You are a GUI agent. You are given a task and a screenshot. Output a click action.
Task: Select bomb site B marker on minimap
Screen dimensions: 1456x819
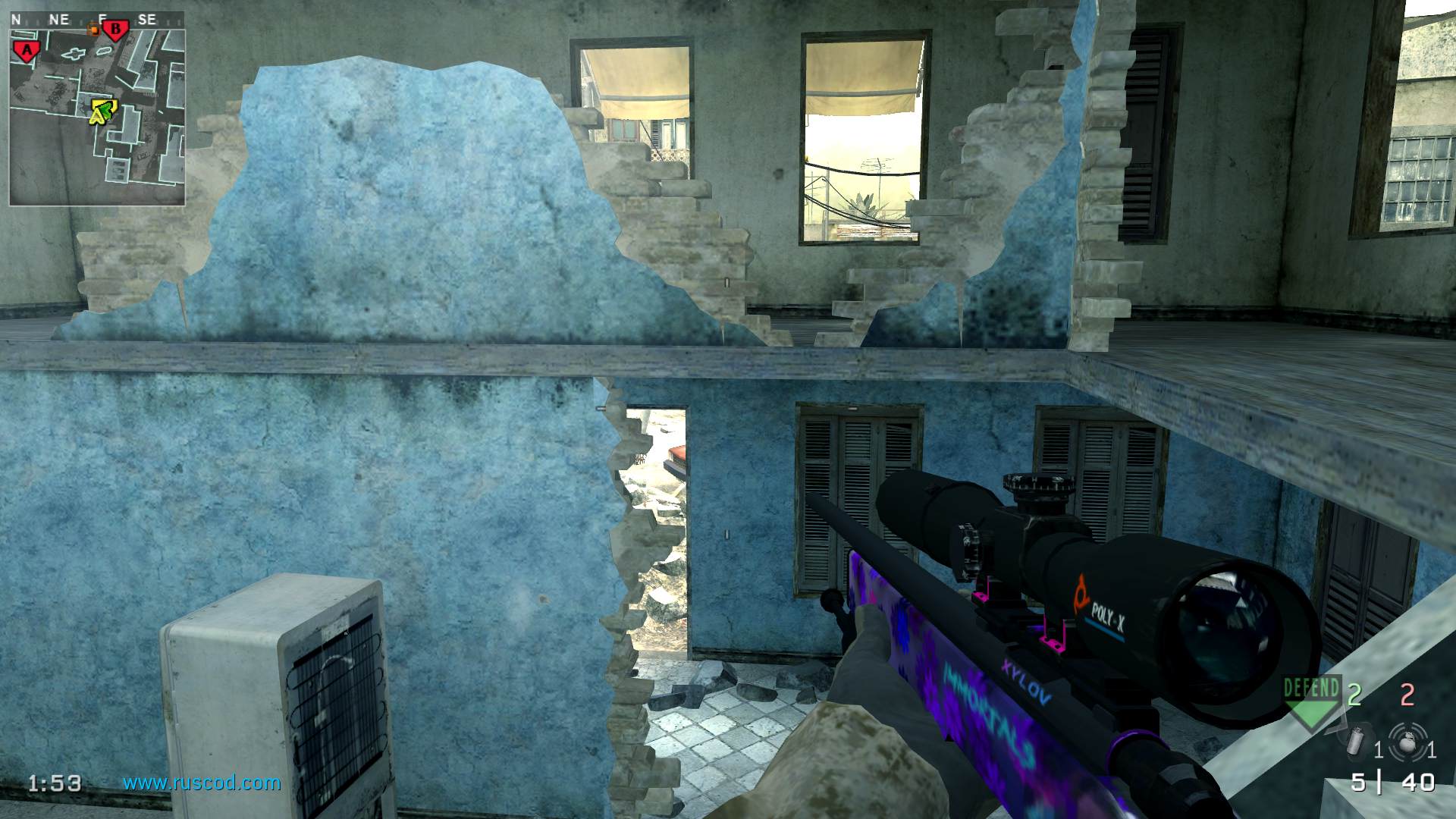[116, 31]
